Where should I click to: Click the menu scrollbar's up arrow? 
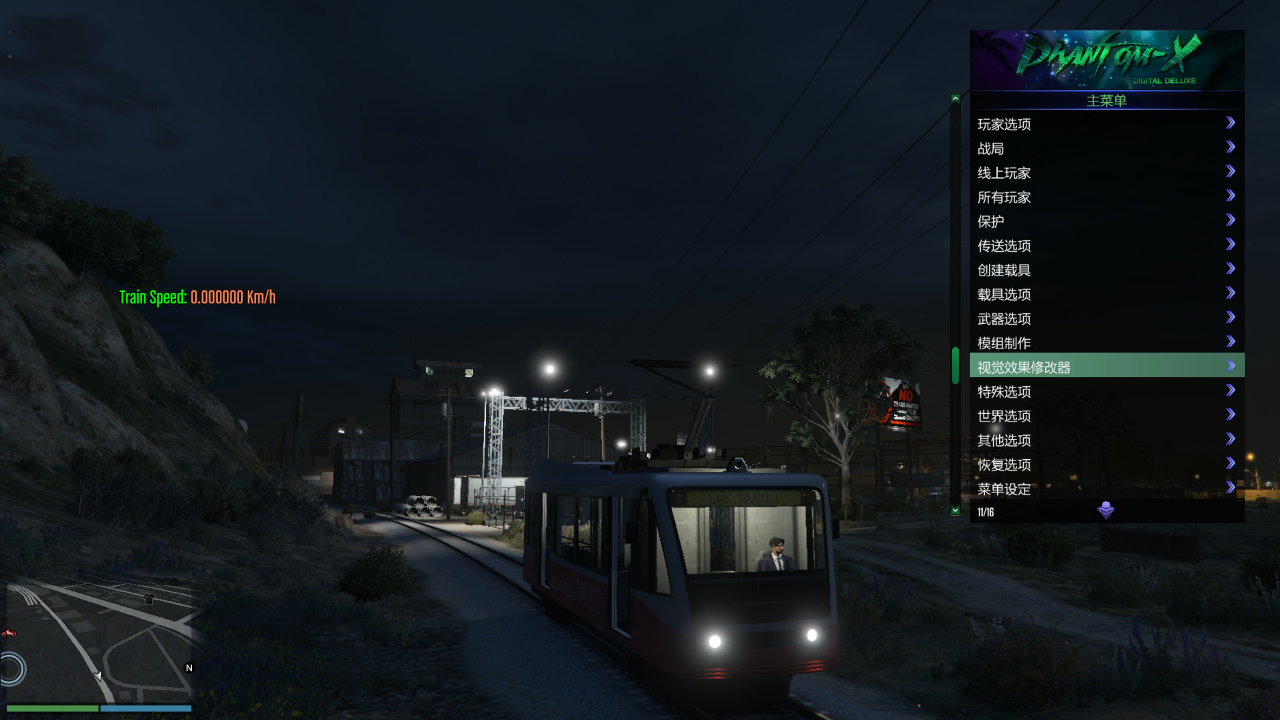click(955, 98)
